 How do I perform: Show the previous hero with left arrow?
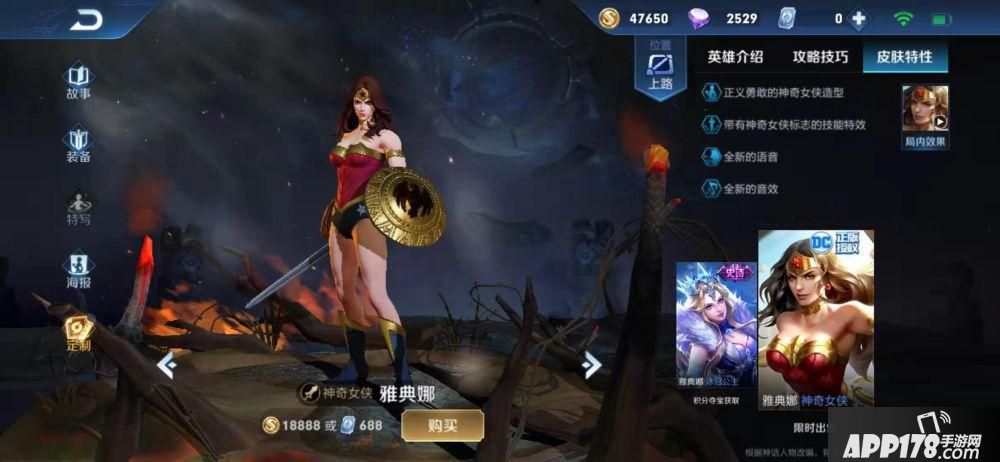(167, 366)
